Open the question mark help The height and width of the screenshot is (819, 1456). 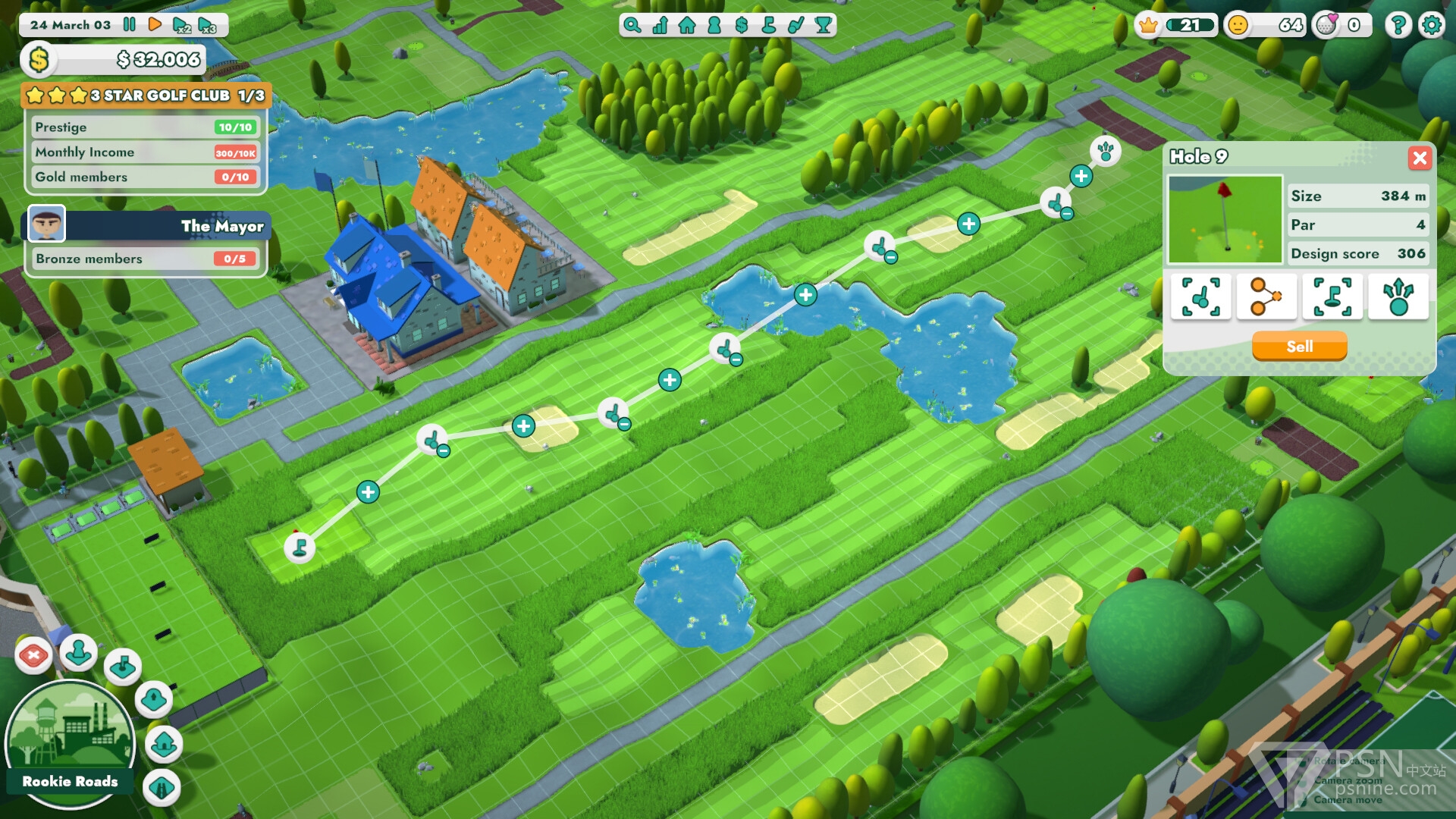1398,25
